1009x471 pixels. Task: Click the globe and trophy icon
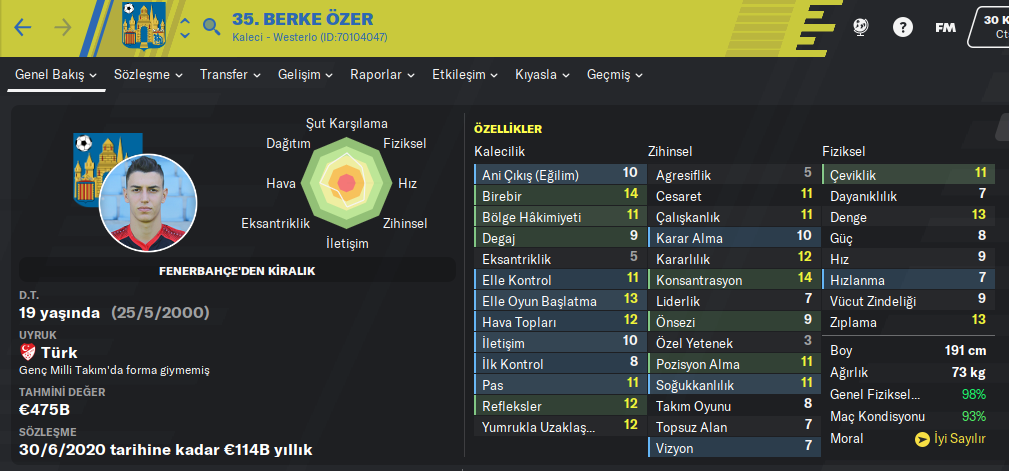tap(860, 27)
